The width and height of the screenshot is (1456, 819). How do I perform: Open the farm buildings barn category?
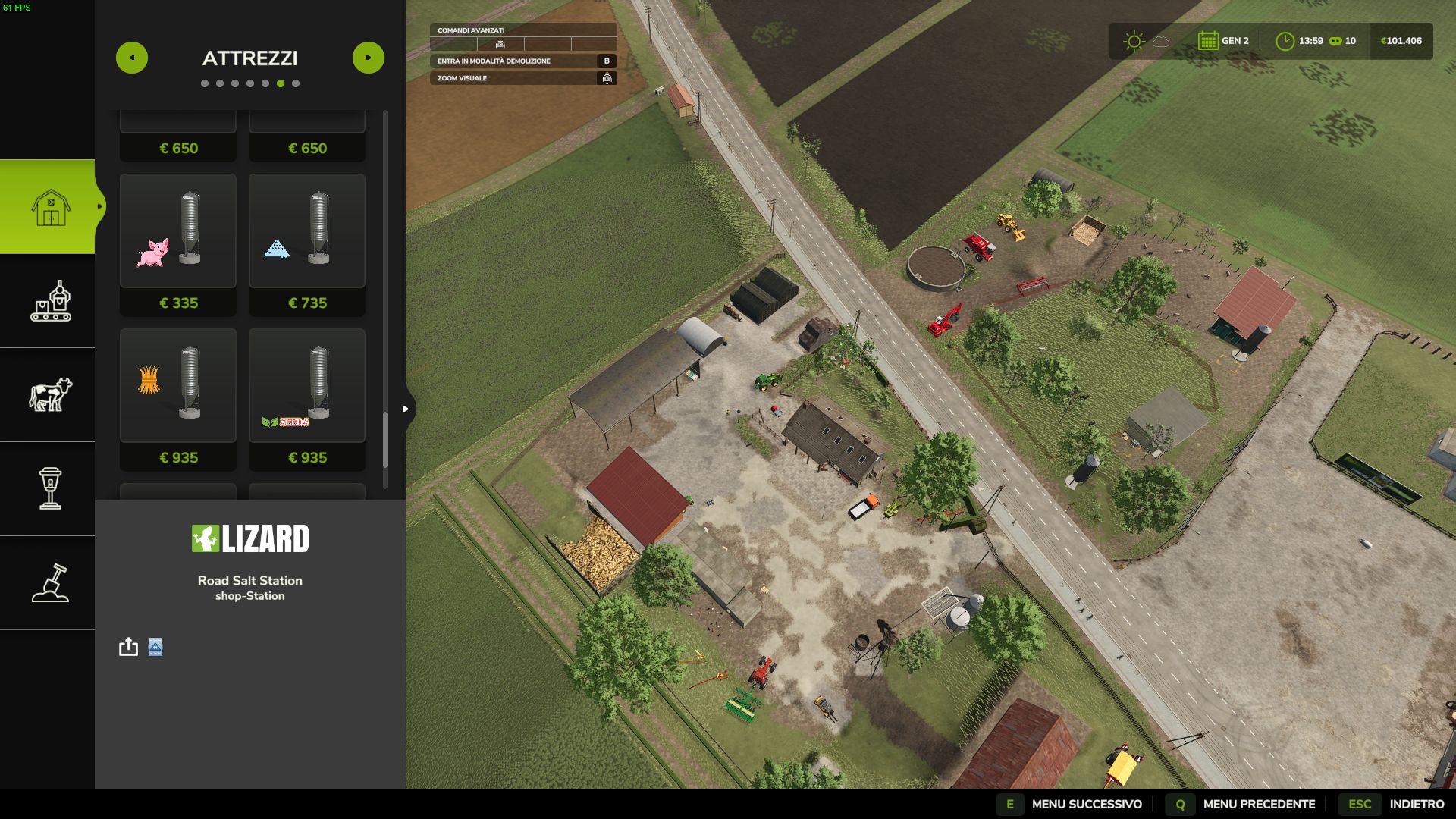[50, 207]
